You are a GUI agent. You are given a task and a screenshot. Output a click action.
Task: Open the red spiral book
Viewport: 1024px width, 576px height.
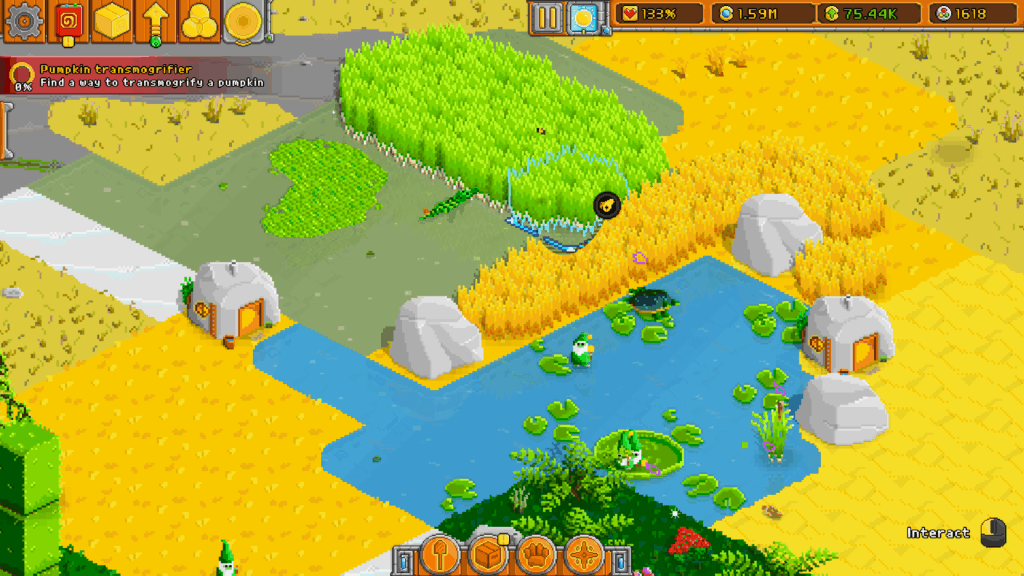click(68, 21)
